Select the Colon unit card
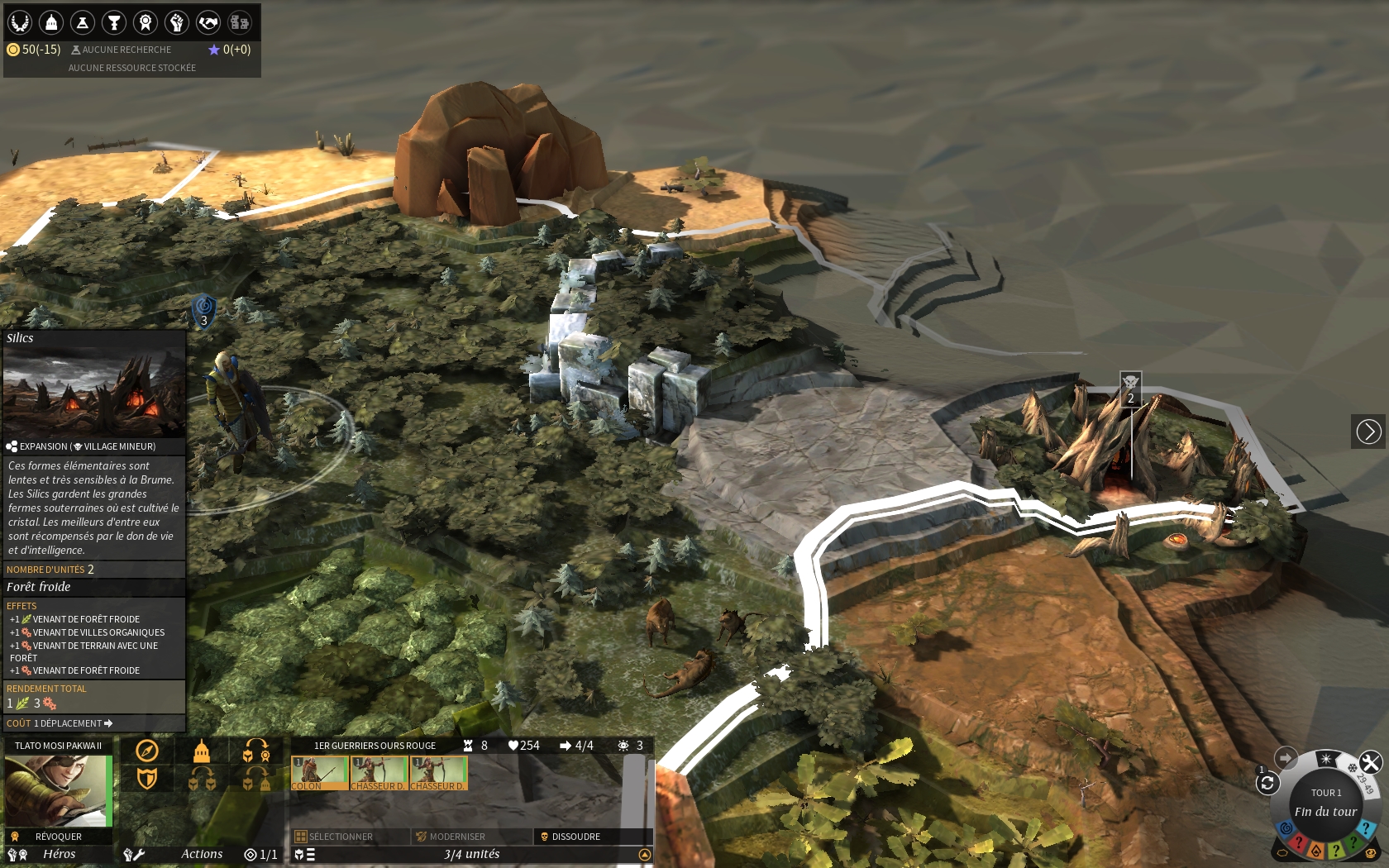1389x868 pixels. coord(319,773)
